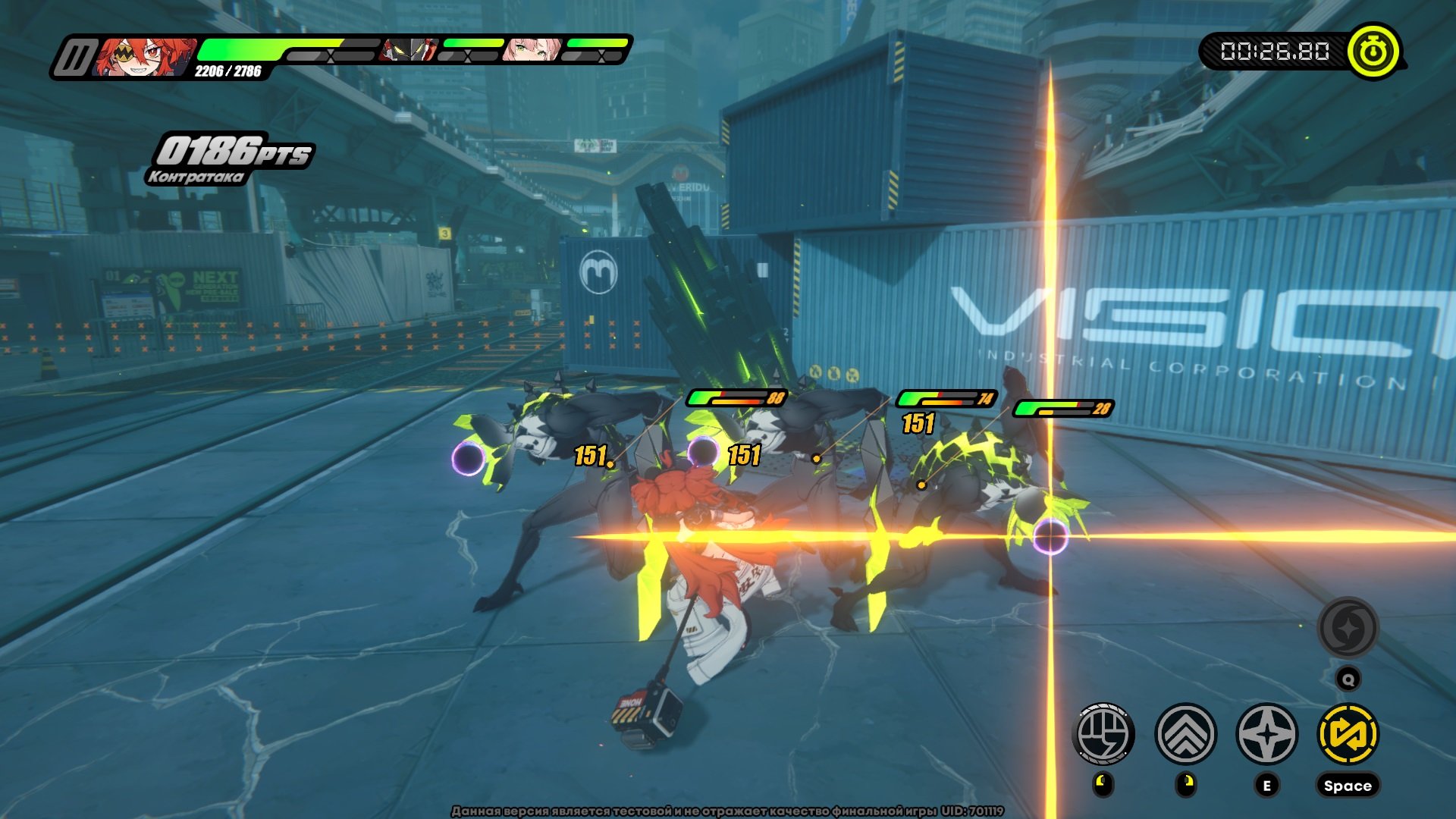Switch to the black-and-red masked teammate portrait
The width and height of the screenshot is (1456, 819).
point(409,50)
